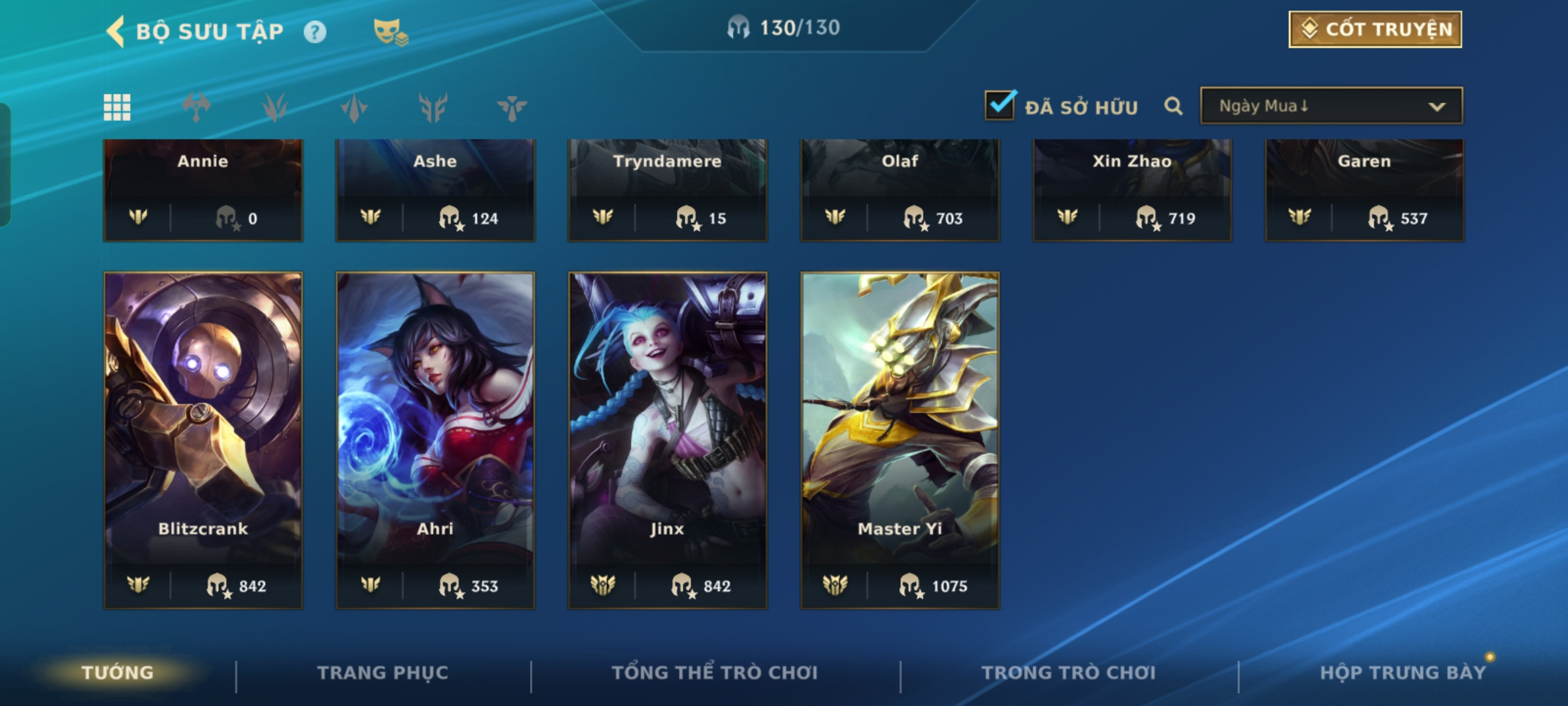Viewport: 1568px width, 706px height.
Task: Open the champion search magnifier
Action: pos(1173,106)
